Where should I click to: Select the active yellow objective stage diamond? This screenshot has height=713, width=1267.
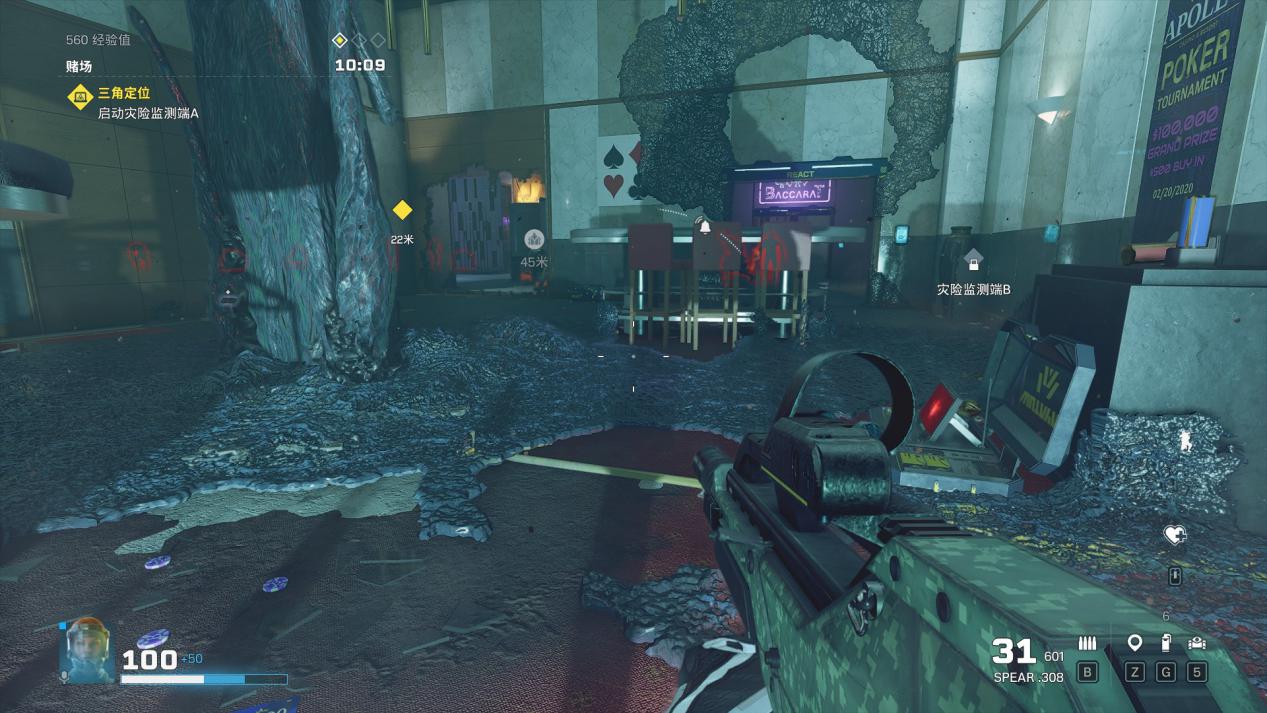(x=339, y=40)
